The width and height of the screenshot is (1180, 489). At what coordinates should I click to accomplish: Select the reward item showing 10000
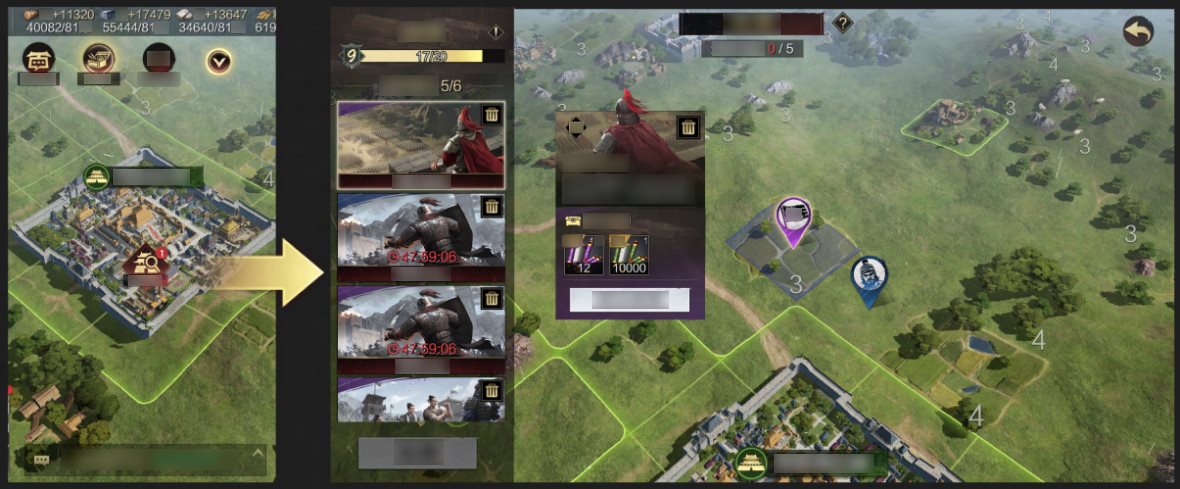629,255
